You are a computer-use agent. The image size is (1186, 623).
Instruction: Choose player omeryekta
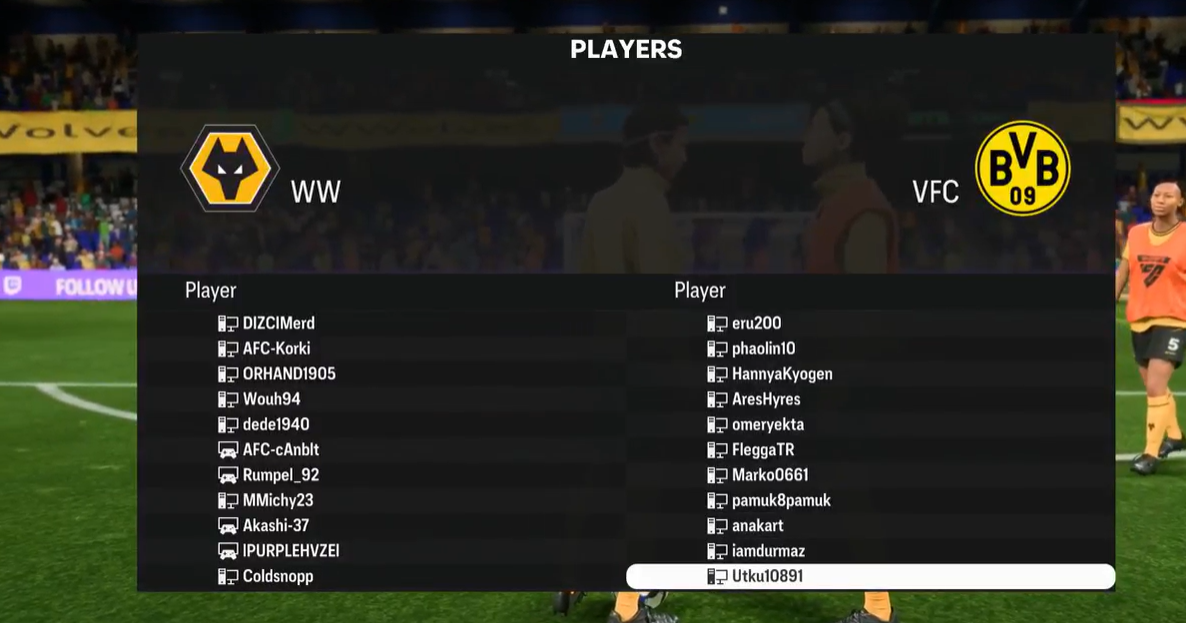coord(768,424)
